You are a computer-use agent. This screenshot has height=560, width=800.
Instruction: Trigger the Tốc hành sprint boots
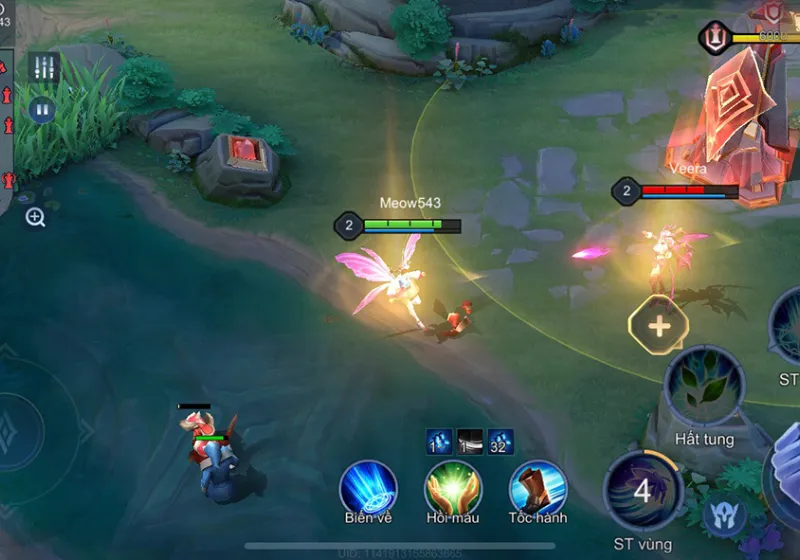tap(538, 487)
